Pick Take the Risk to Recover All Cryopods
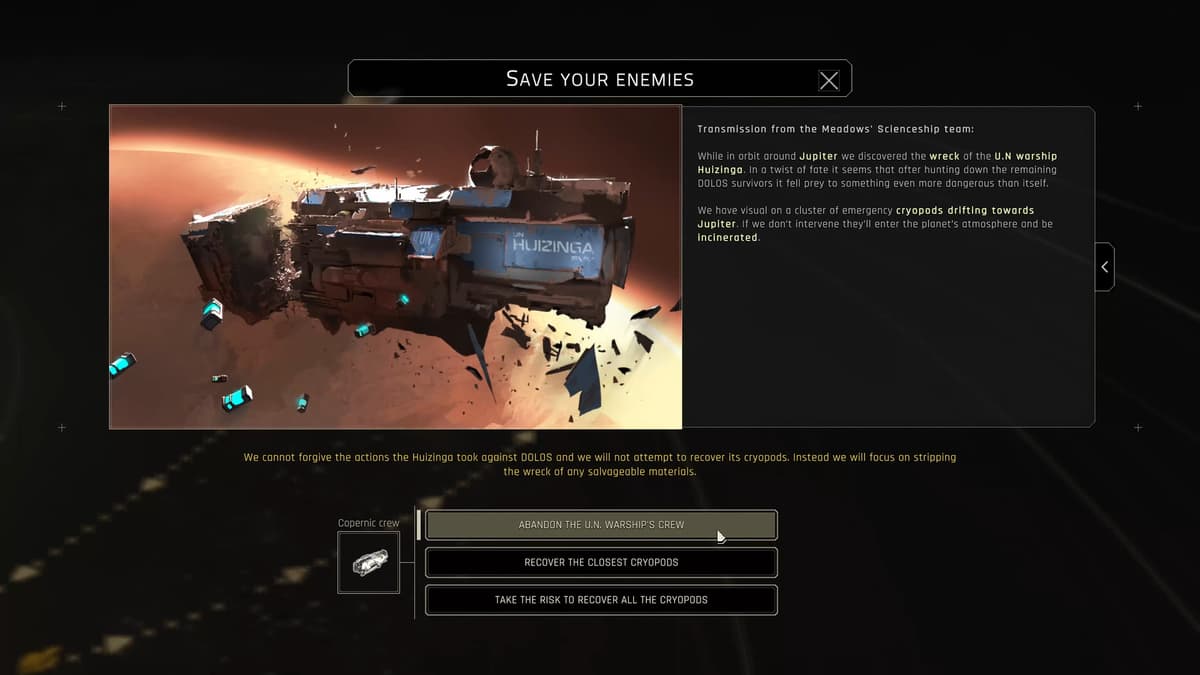This screenshot has width=1200, height=675. click(x=601, y=600)
